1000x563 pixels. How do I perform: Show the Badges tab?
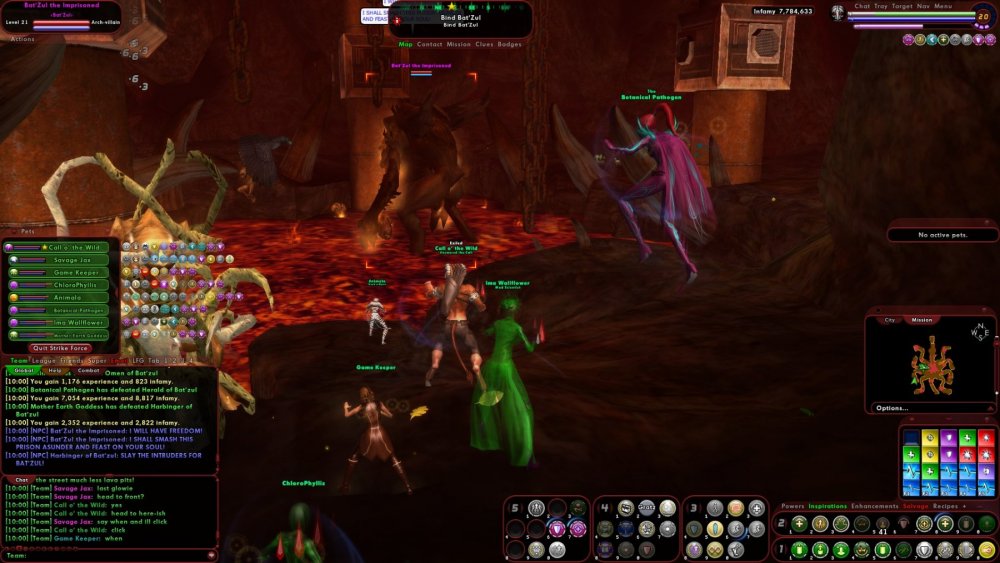point(509,44)
